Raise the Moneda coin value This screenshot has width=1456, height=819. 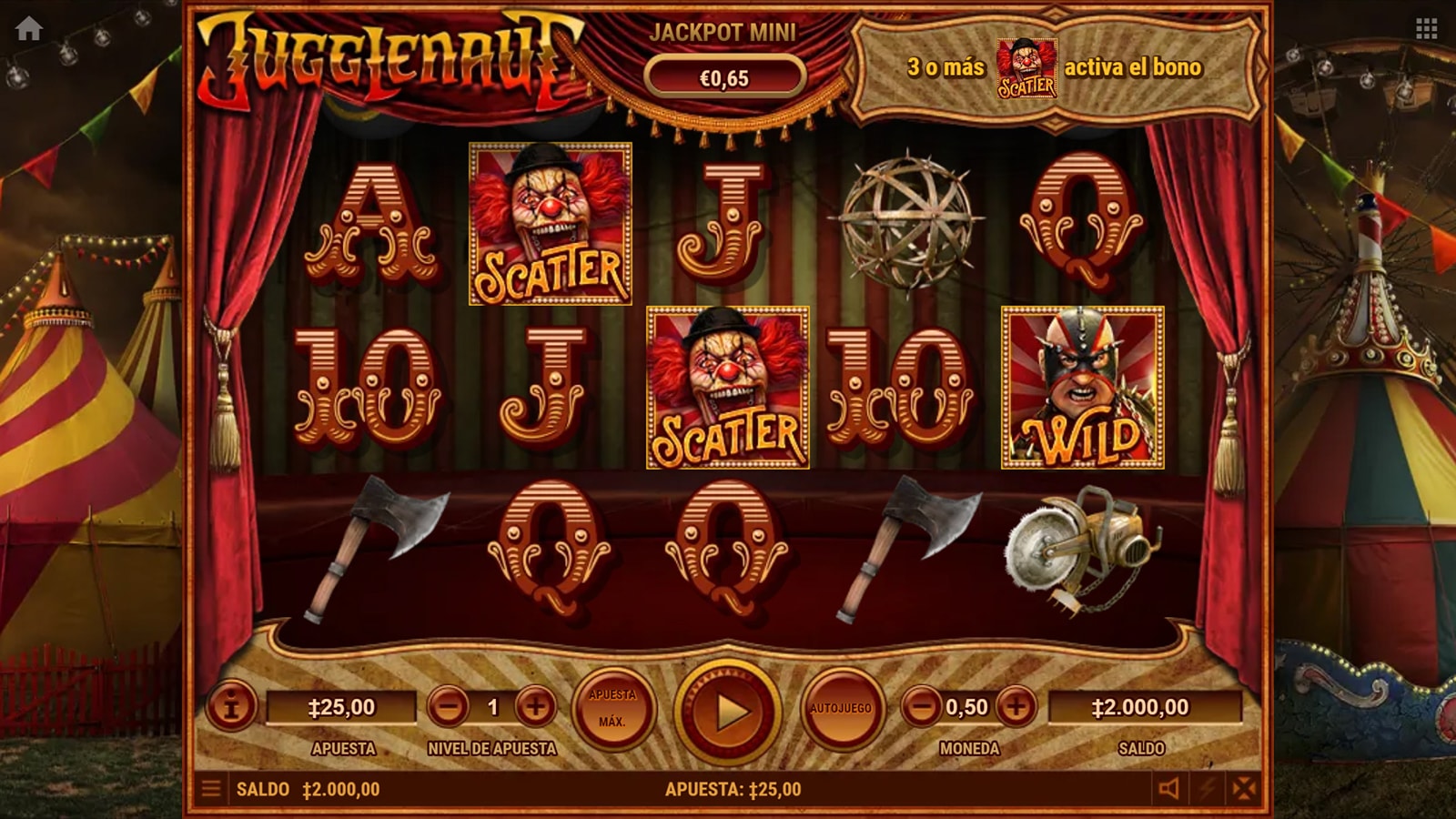[1016, 706]
